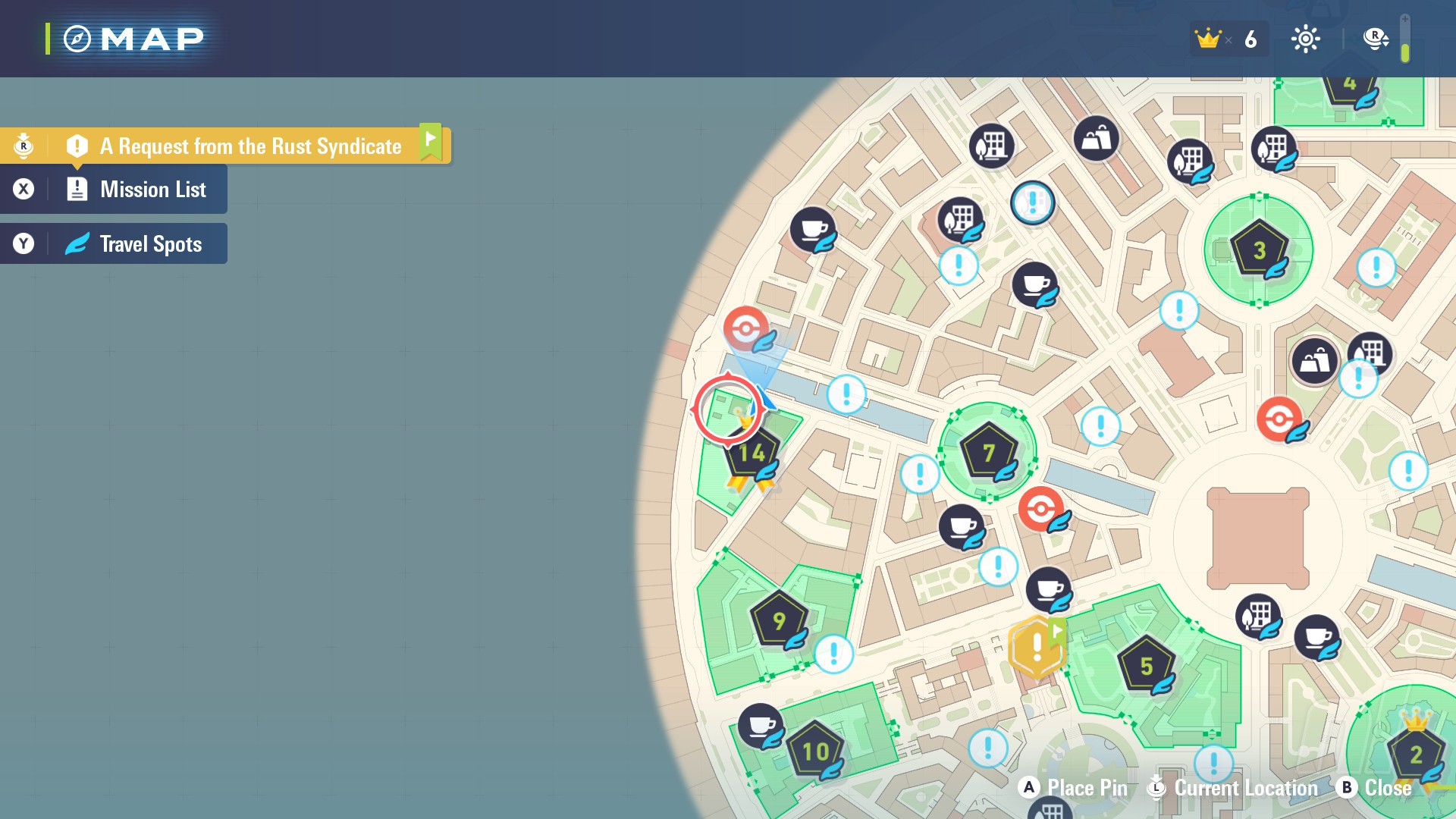
Task: Select the sun weather icon in the header
Action: pyautogui.click(x=1307, y=39)
